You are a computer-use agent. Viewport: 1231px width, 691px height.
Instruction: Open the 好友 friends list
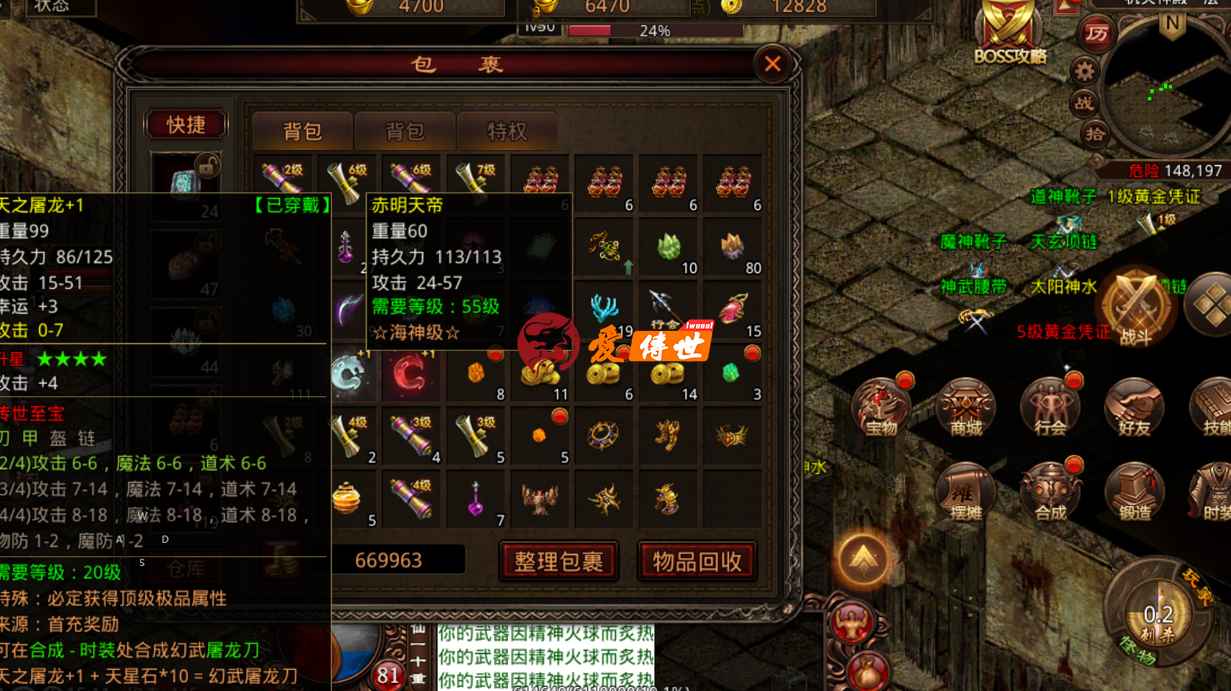click(1134, 408)
